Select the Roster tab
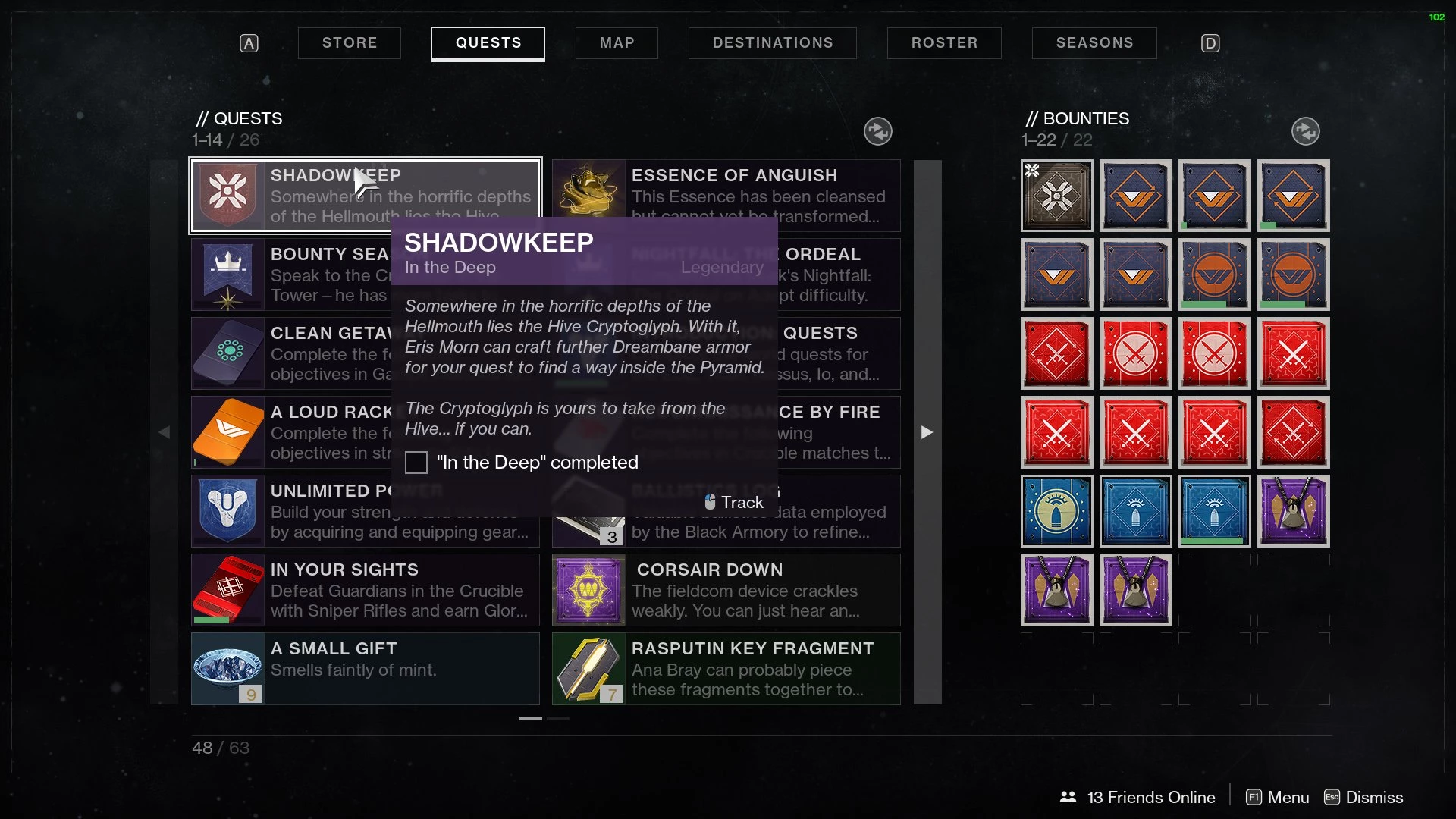The height and width of the screenshot is (819, 1456). coord(944,43)
